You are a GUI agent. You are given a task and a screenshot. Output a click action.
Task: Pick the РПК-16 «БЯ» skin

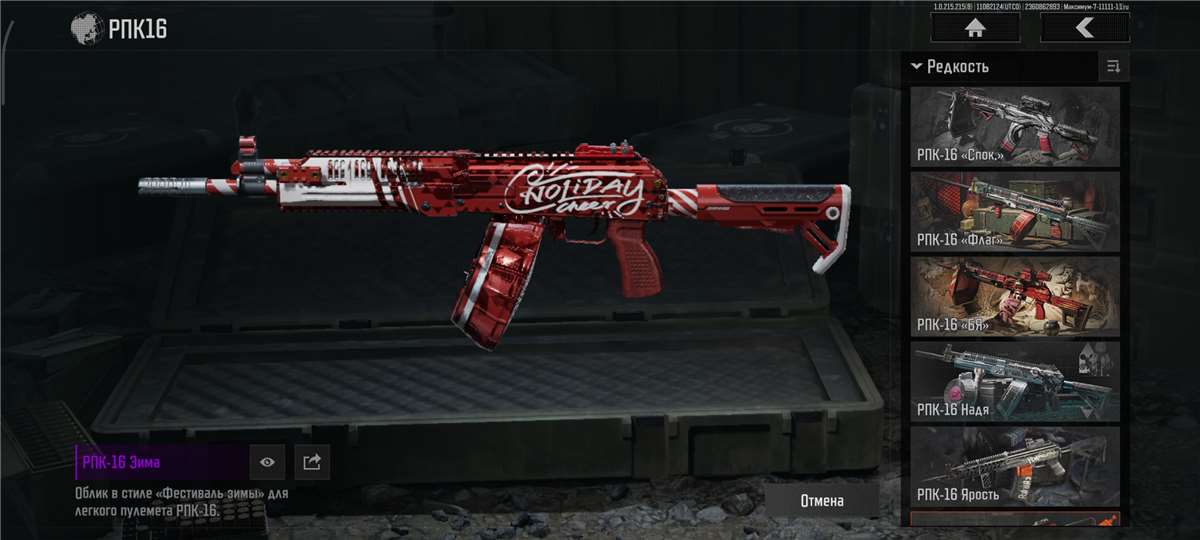click(x=1015, y=295)
